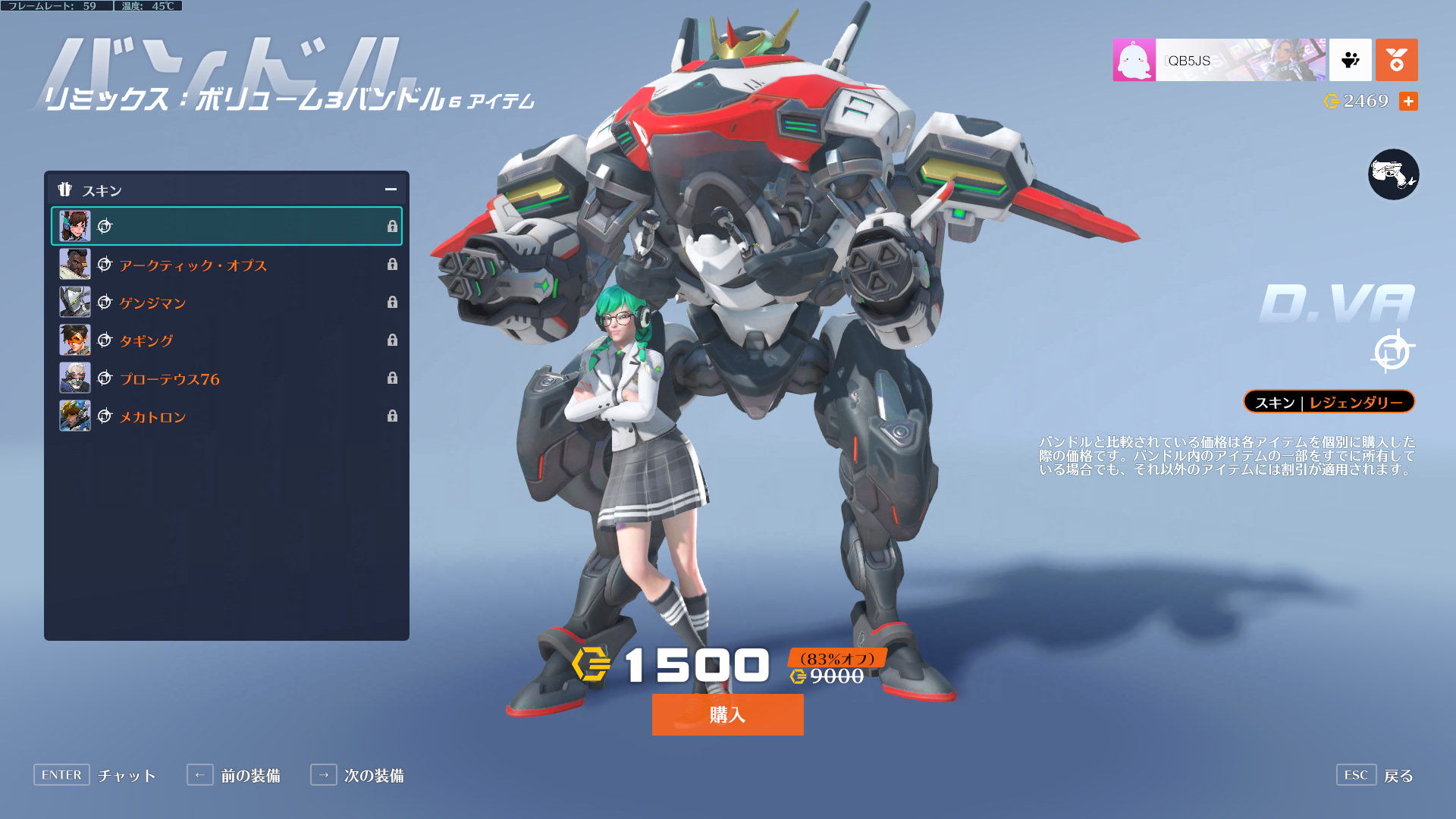This screenshot has width=1456, height=819.
Task: Preview the weapon with the gun icon
Action: 1393,174
